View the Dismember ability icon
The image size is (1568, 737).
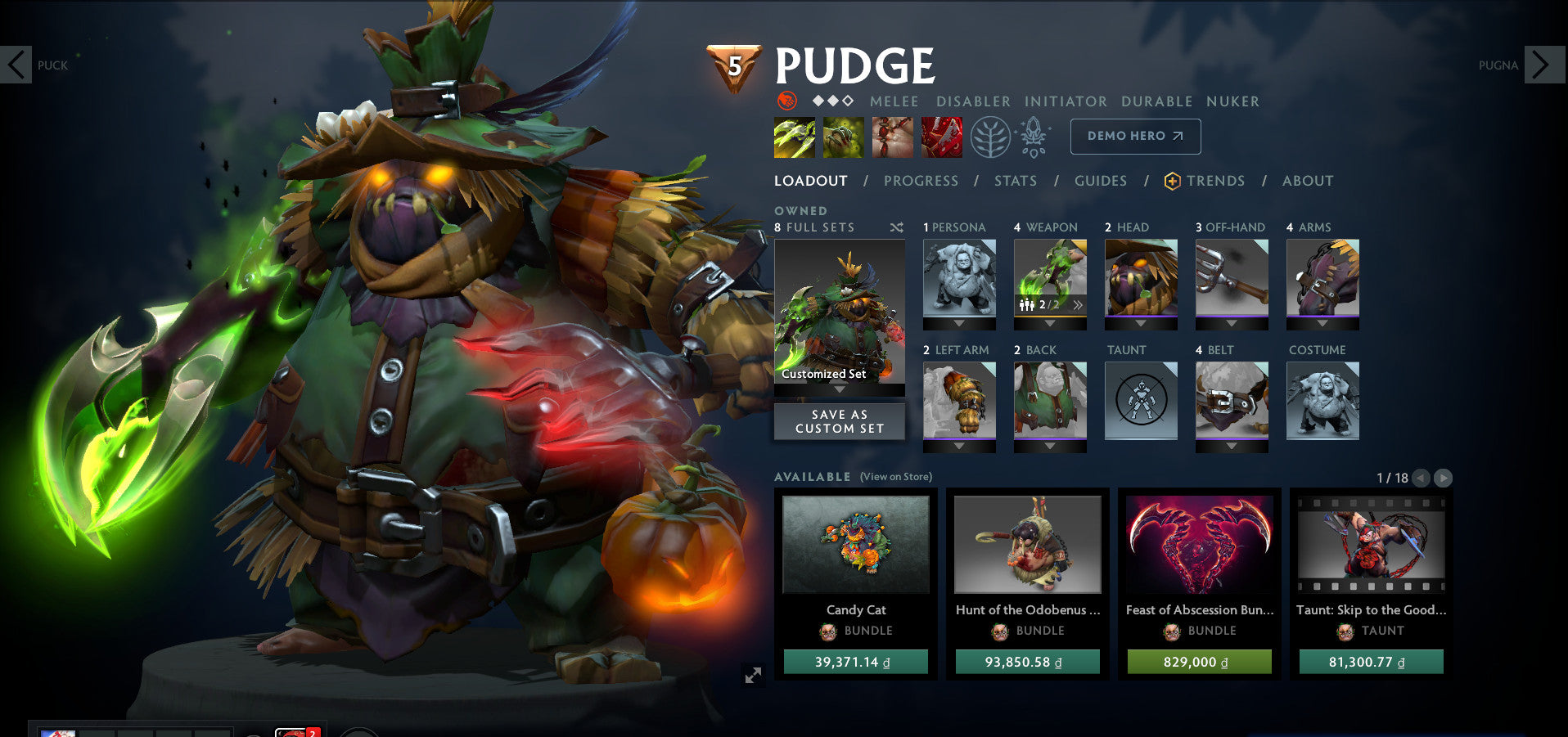coord(940,137)
